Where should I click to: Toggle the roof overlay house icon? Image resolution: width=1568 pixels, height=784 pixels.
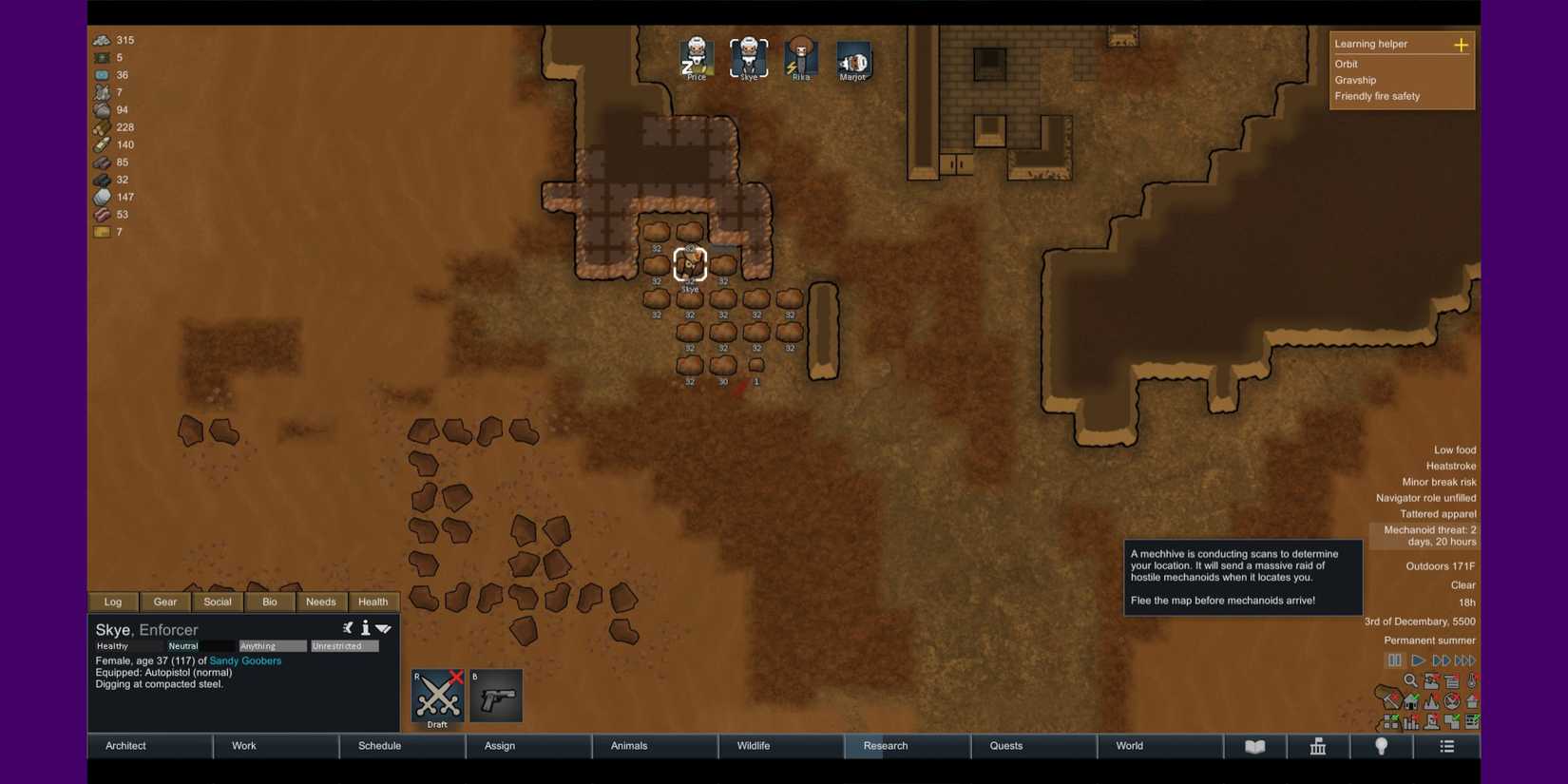pos(1411,701)
